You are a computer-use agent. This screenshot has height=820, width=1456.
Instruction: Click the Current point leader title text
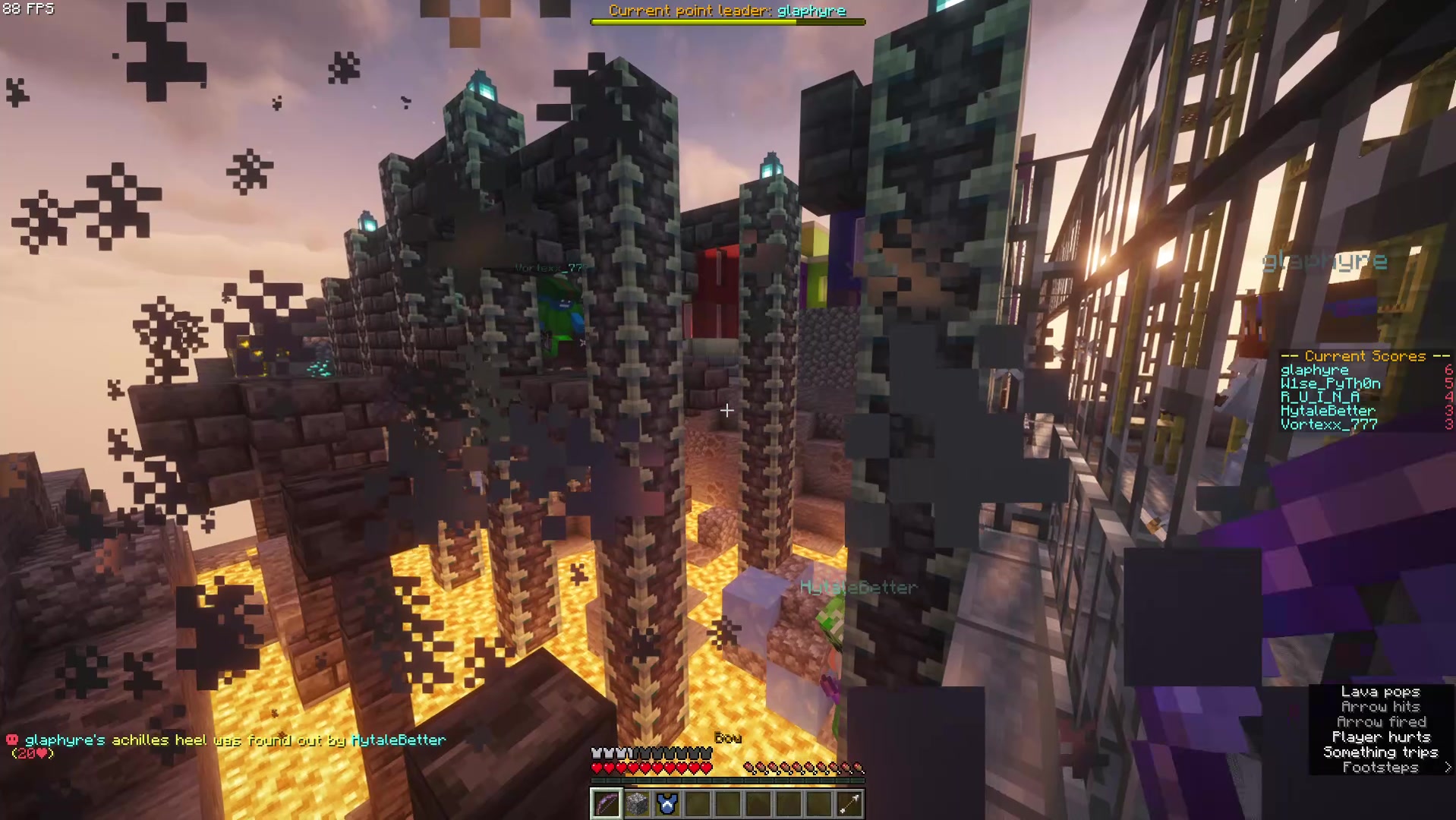point(727,11)
